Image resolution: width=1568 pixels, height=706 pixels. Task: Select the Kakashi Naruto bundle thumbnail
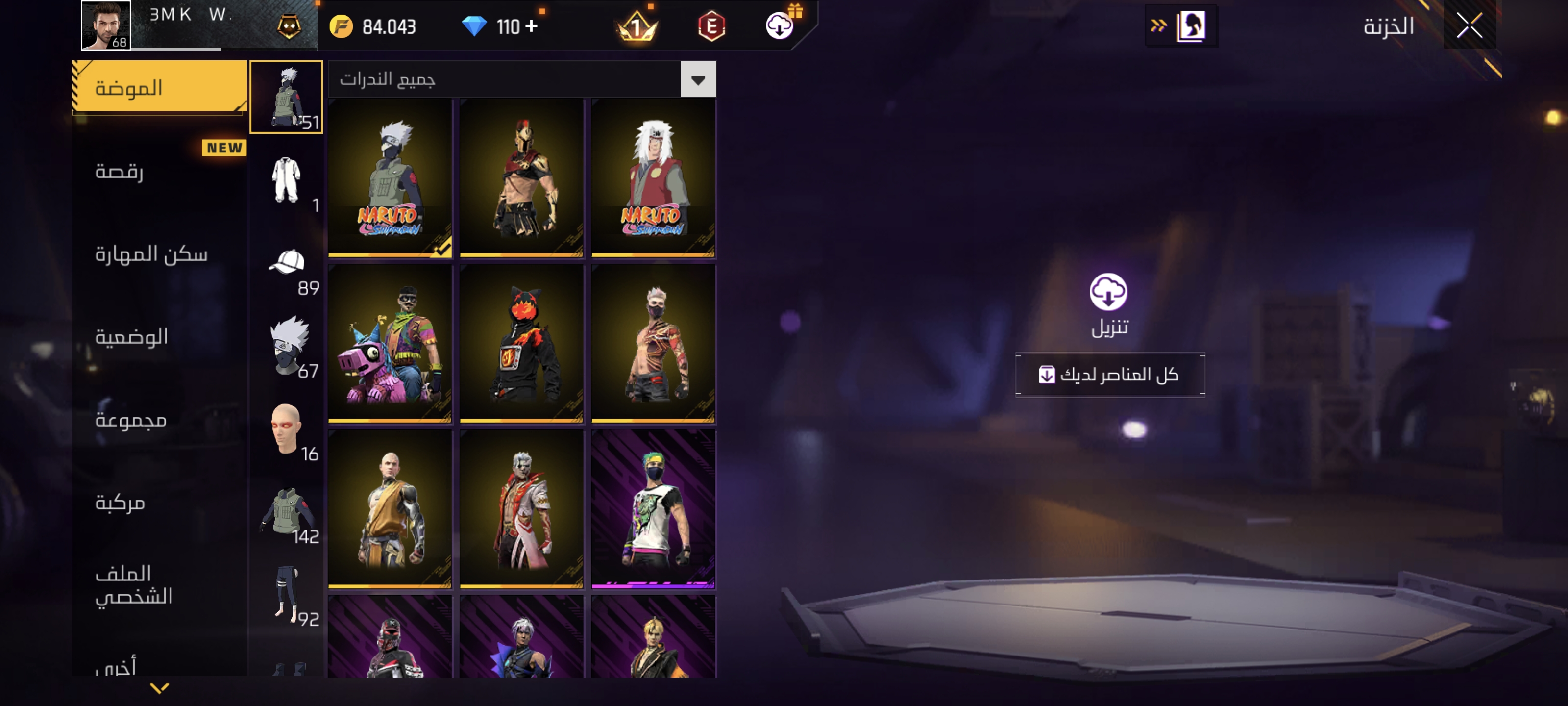coord(390,178)
